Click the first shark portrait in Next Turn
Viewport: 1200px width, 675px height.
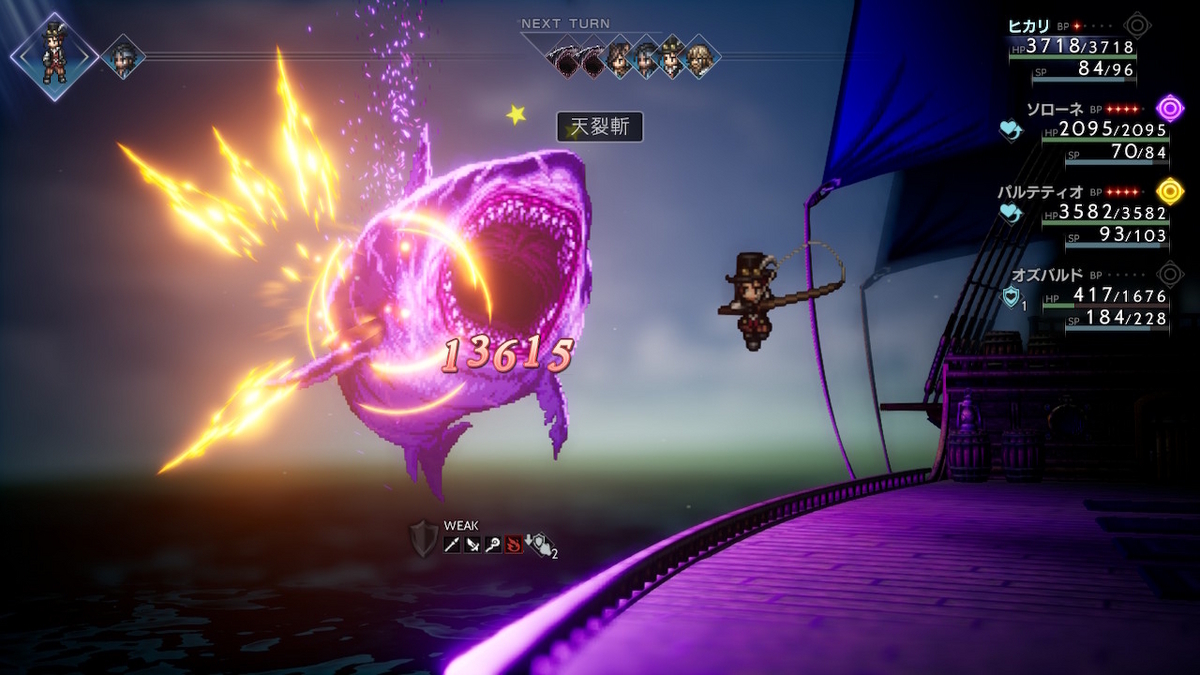click(567, 57)
